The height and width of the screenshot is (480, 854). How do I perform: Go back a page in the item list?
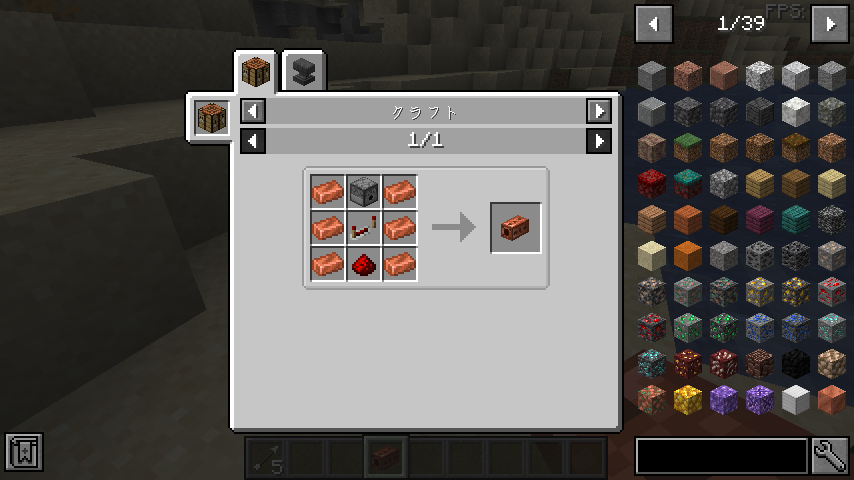click(x=654, y=23)
